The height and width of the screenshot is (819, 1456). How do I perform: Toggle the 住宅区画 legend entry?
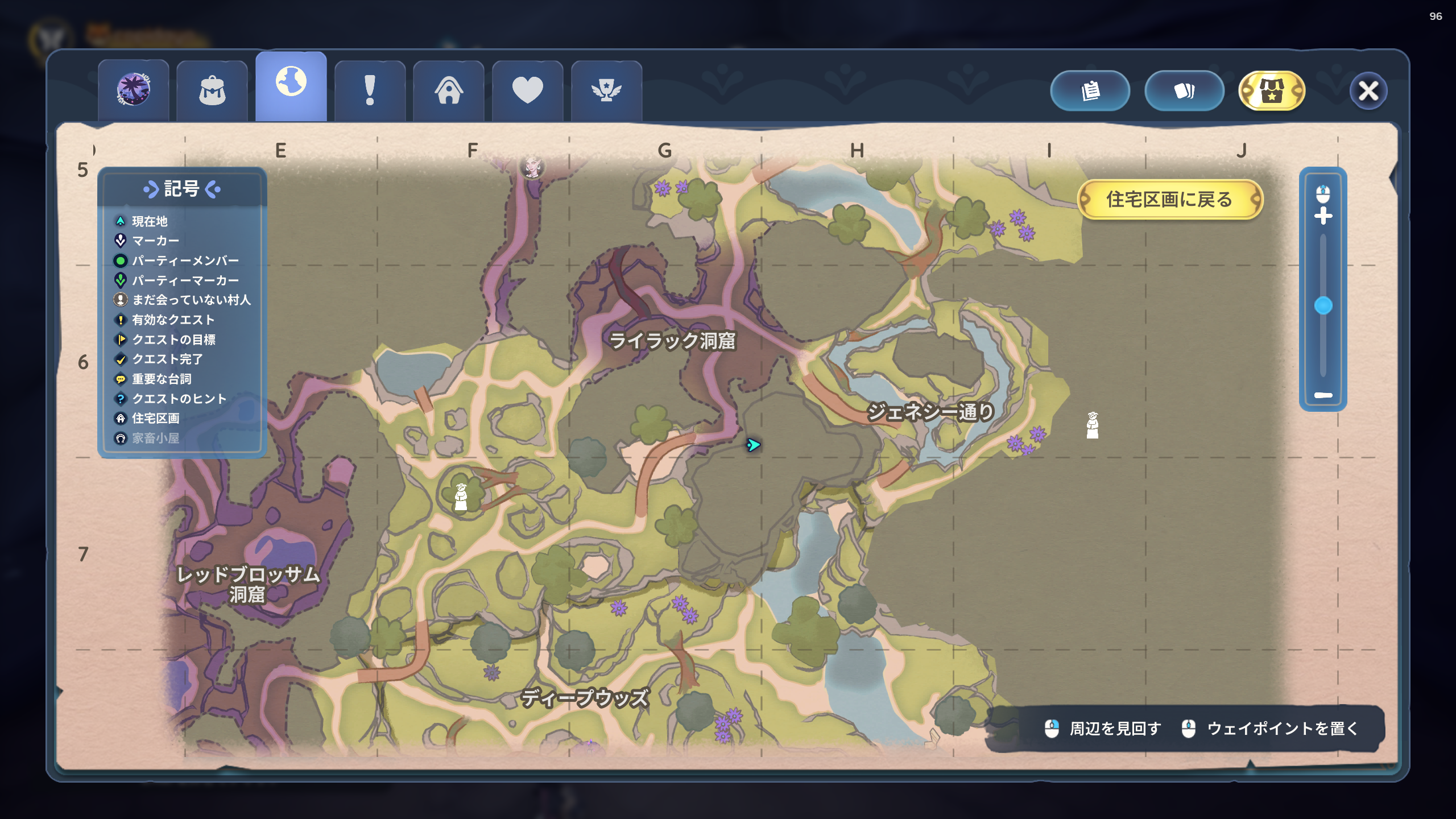point(155,419)
